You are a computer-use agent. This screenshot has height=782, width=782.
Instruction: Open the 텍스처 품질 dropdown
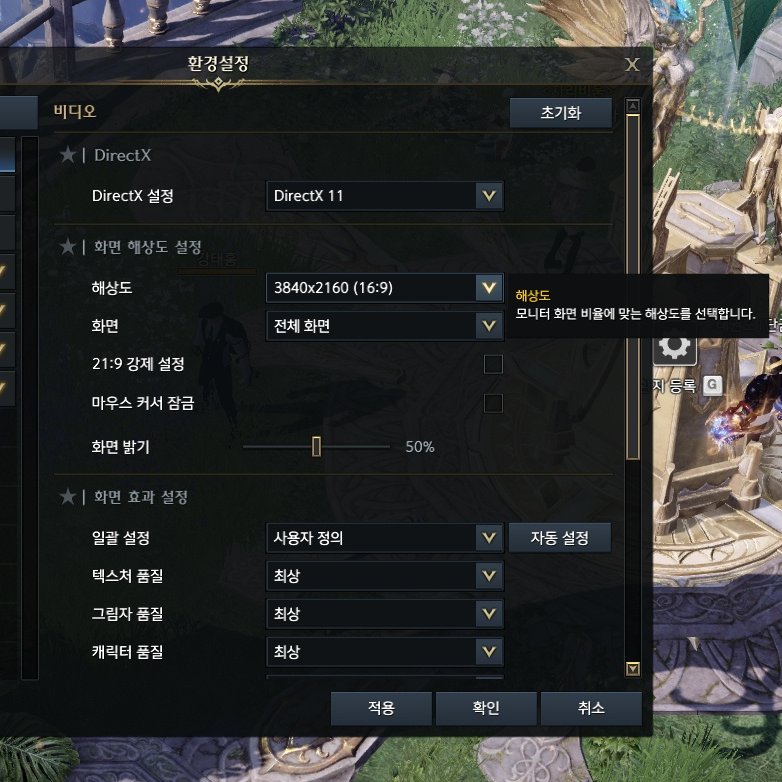click(385, 576)
